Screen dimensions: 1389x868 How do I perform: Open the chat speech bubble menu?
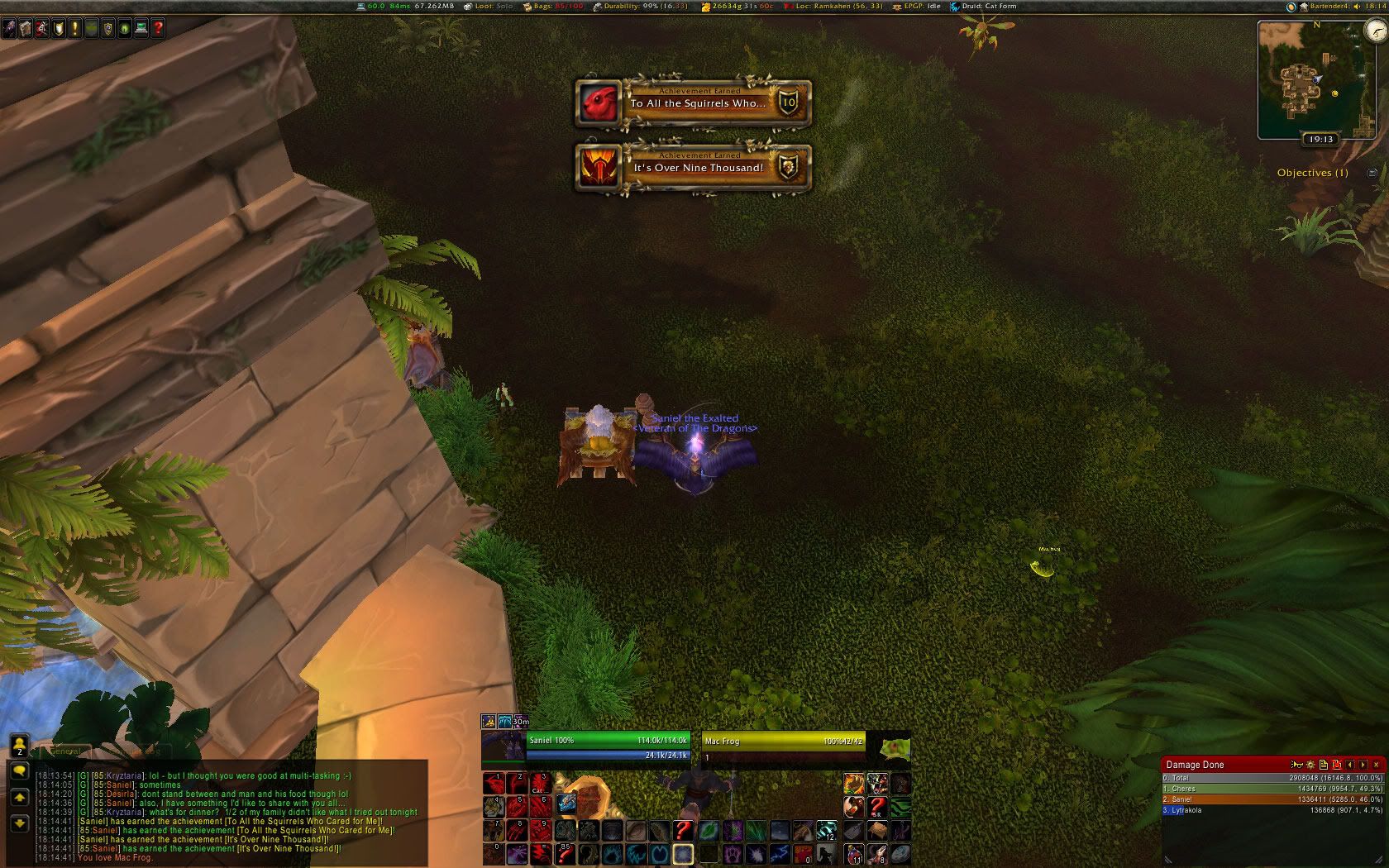pyautogui.click(x=20, y=770)
